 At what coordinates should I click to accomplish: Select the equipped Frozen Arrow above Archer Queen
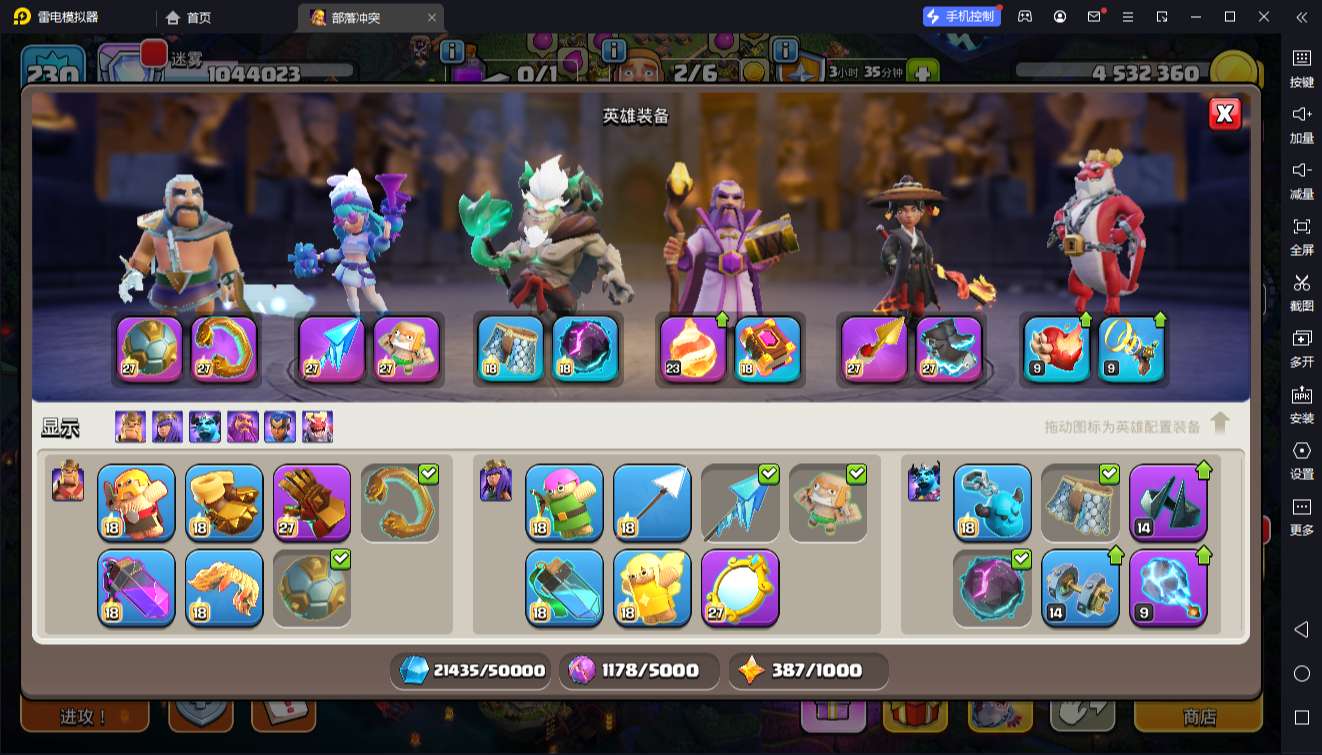(332, 349)
